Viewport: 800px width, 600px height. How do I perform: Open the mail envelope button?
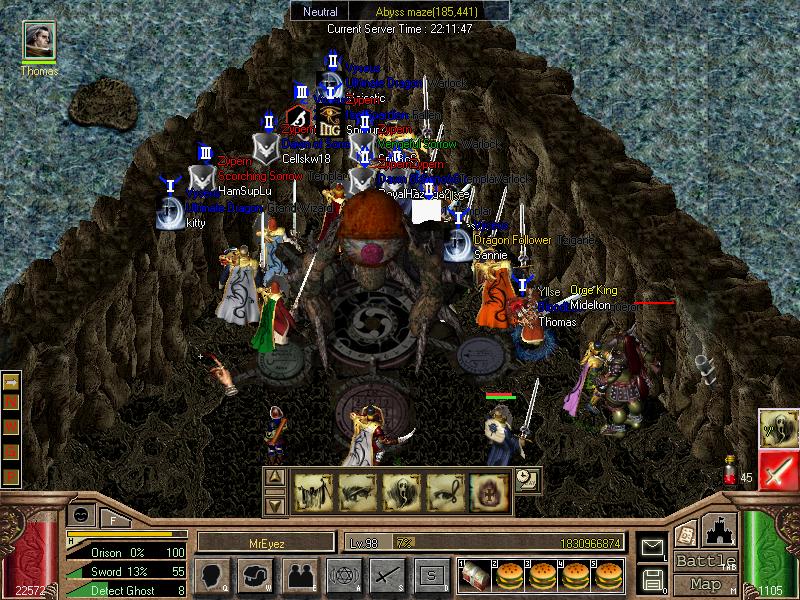652,547
